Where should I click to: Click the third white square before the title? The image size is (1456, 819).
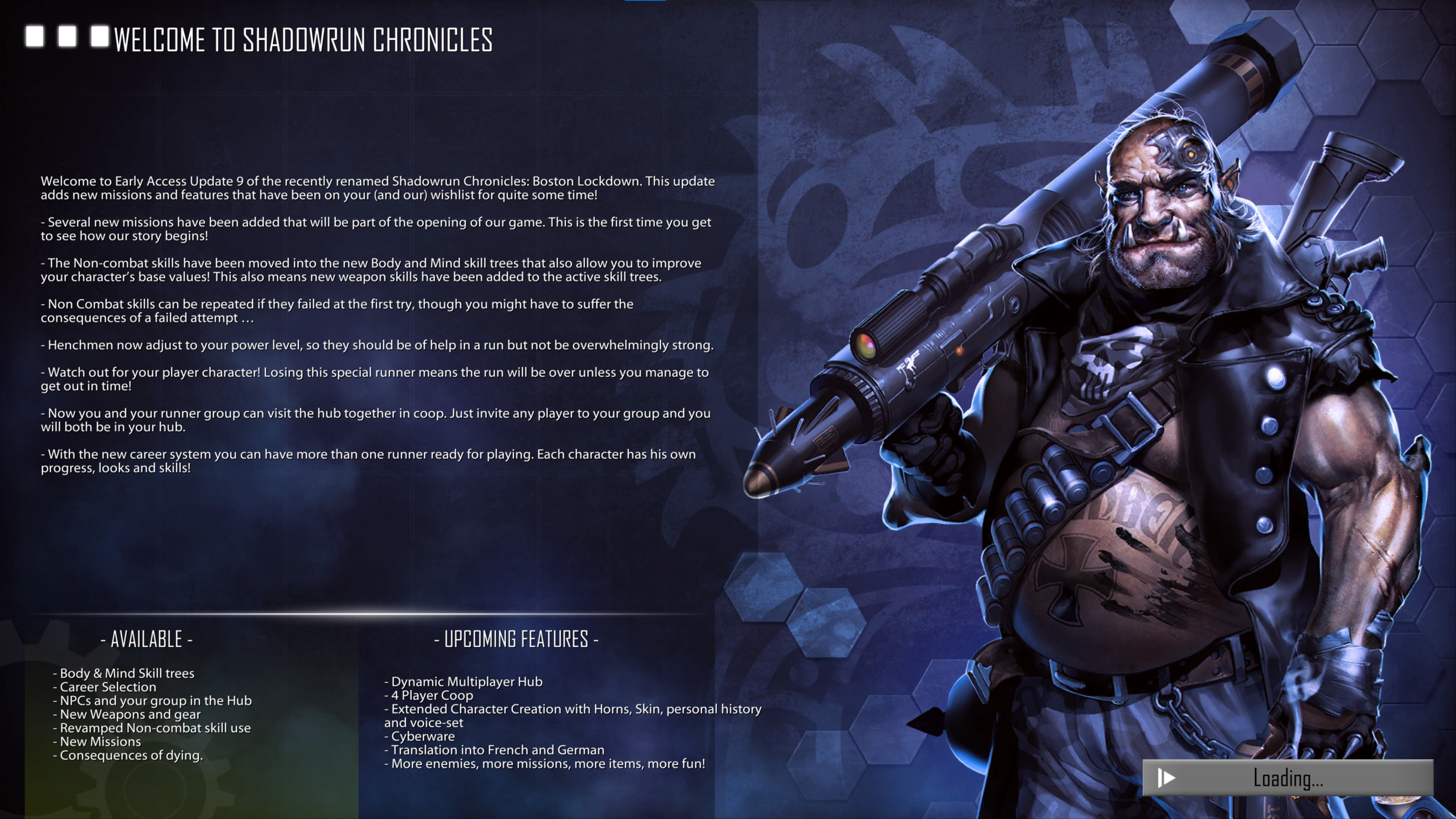click(x=101, y=39)
